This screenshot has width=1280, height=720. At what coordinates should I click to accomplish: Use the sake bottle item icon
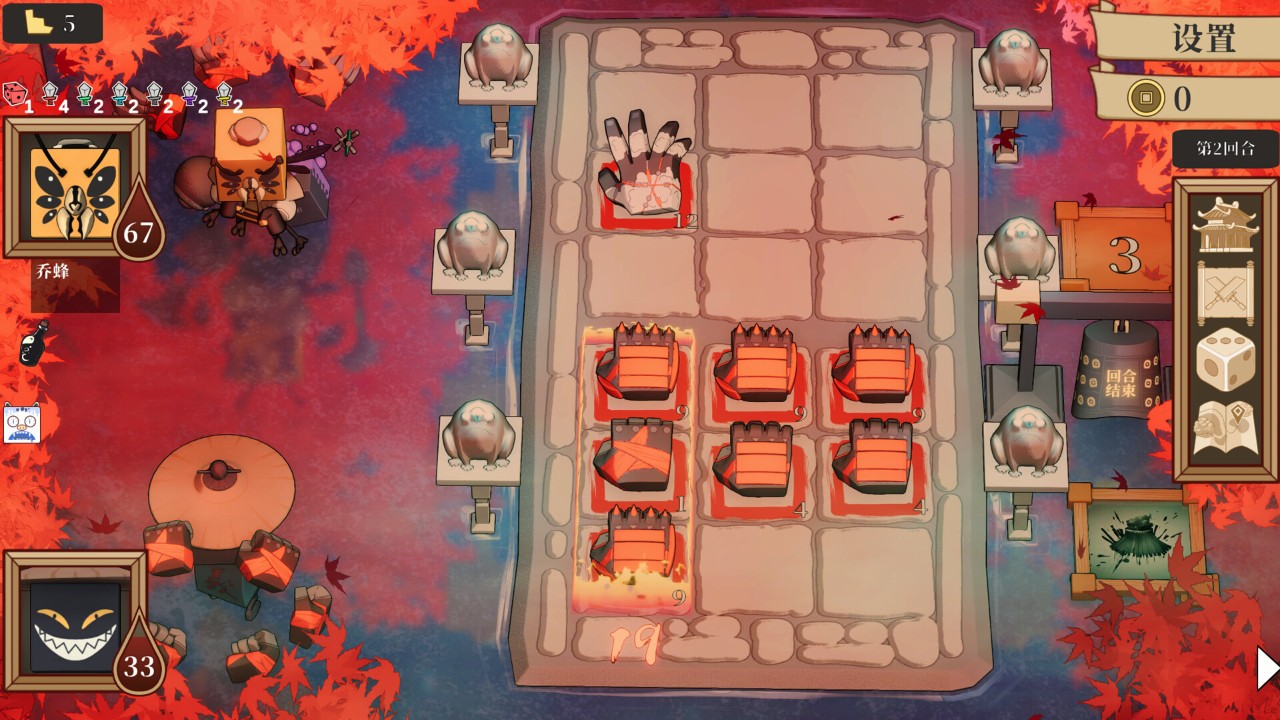(33, 345)
